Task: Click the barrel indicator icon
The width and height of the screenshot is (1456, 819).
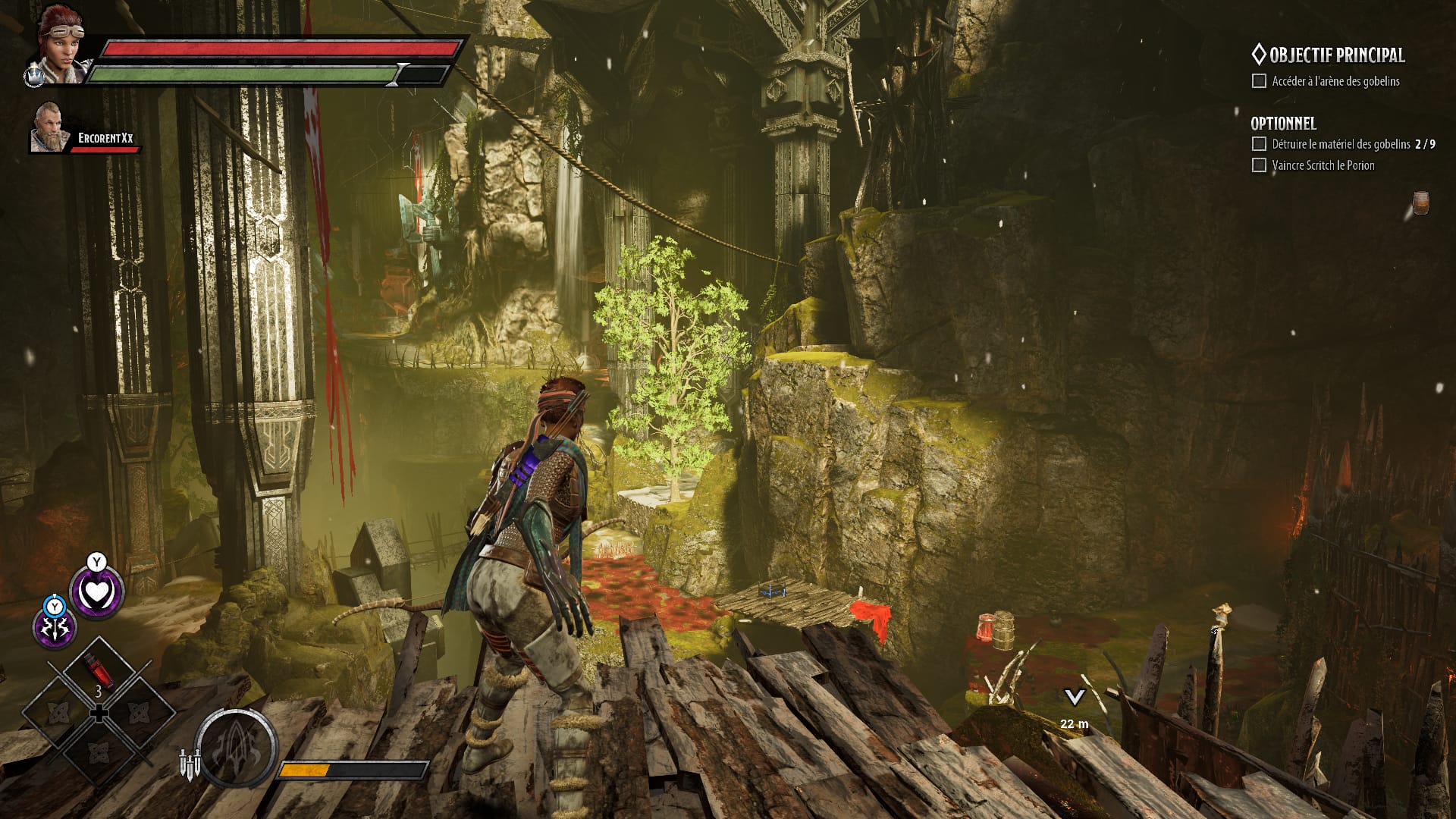Action: [1420, 203]
